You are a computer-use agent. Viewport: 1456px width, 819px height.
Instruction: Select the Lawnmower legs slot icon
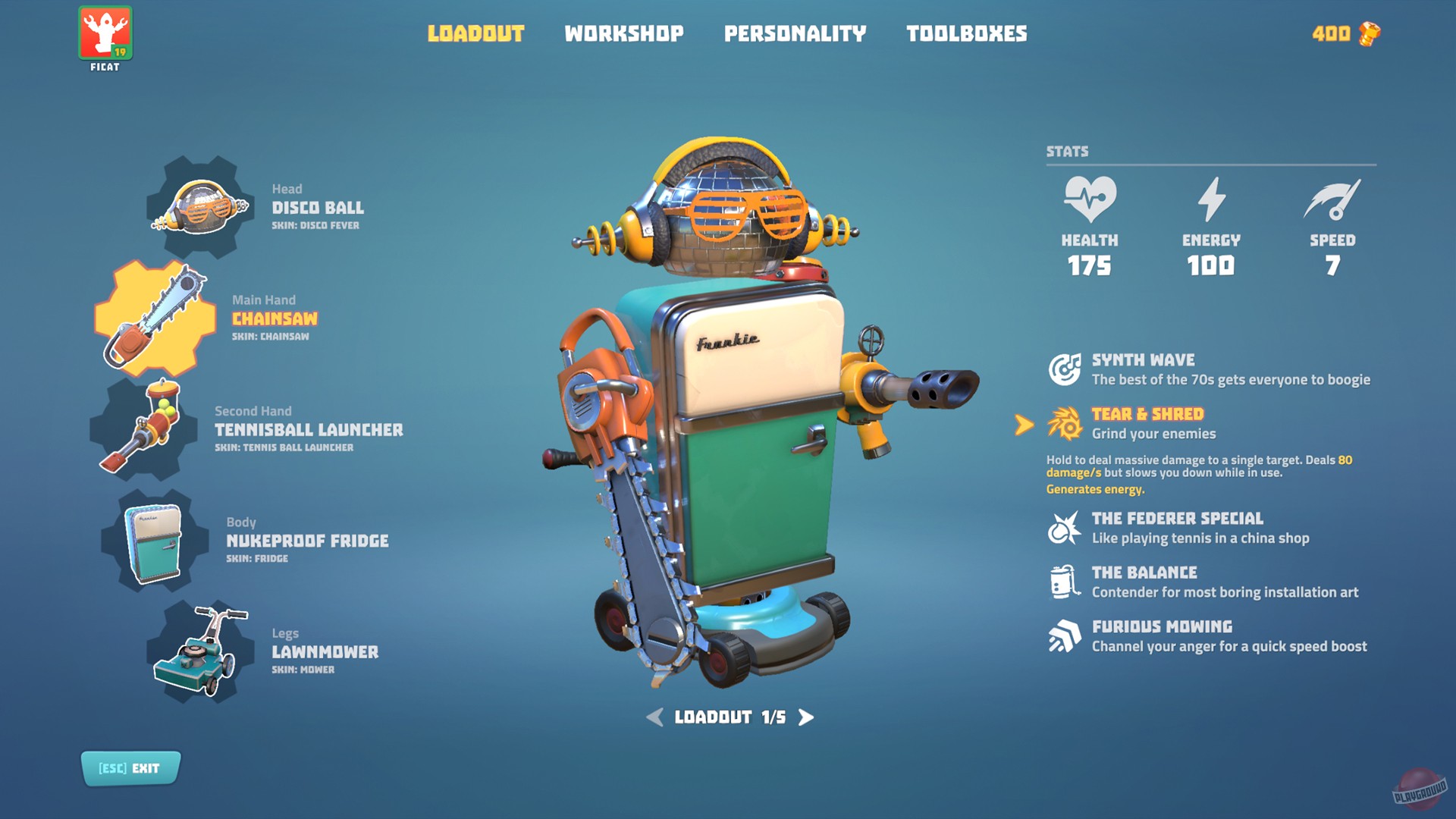click(x=199, y=651)
